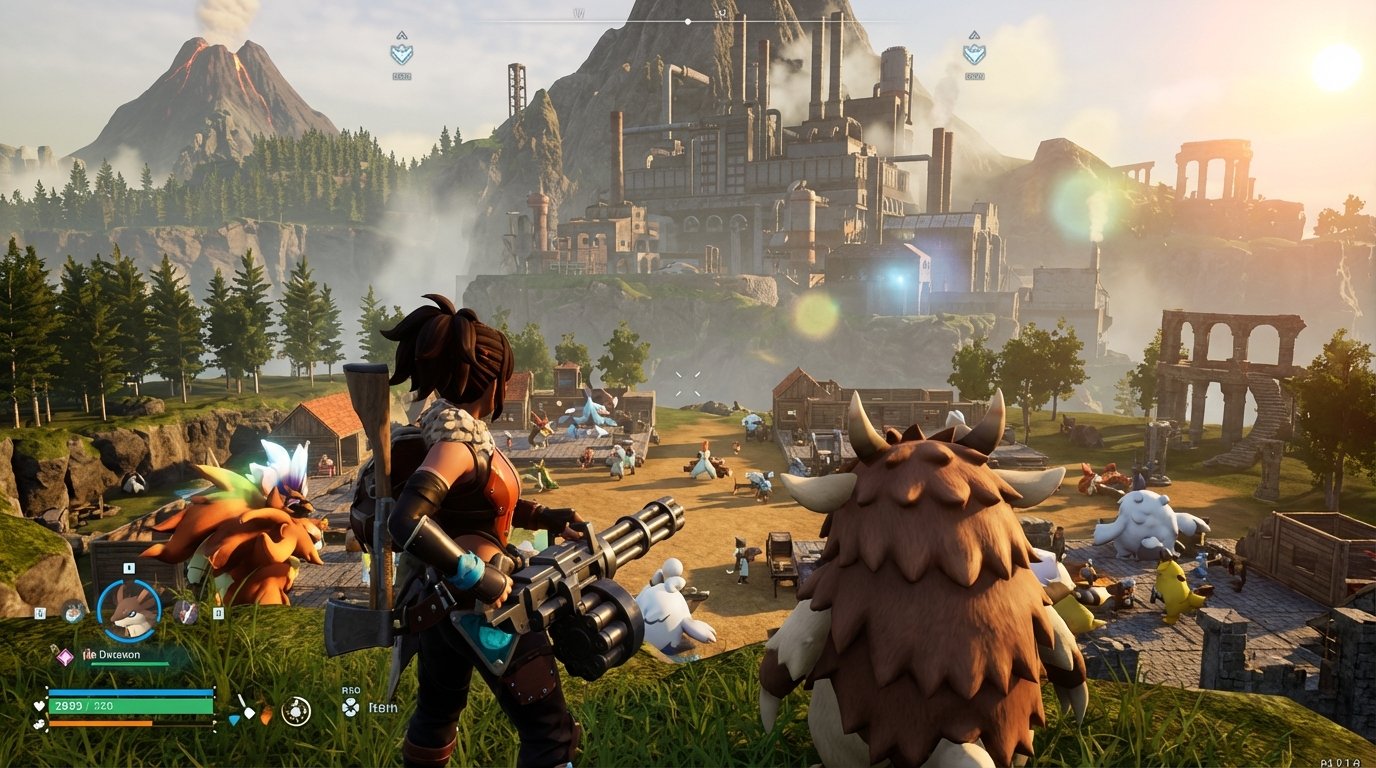This screenshot has width=1376, height=768.
Task: Click the W marker on the top compass bar
Action: [577, 13]
